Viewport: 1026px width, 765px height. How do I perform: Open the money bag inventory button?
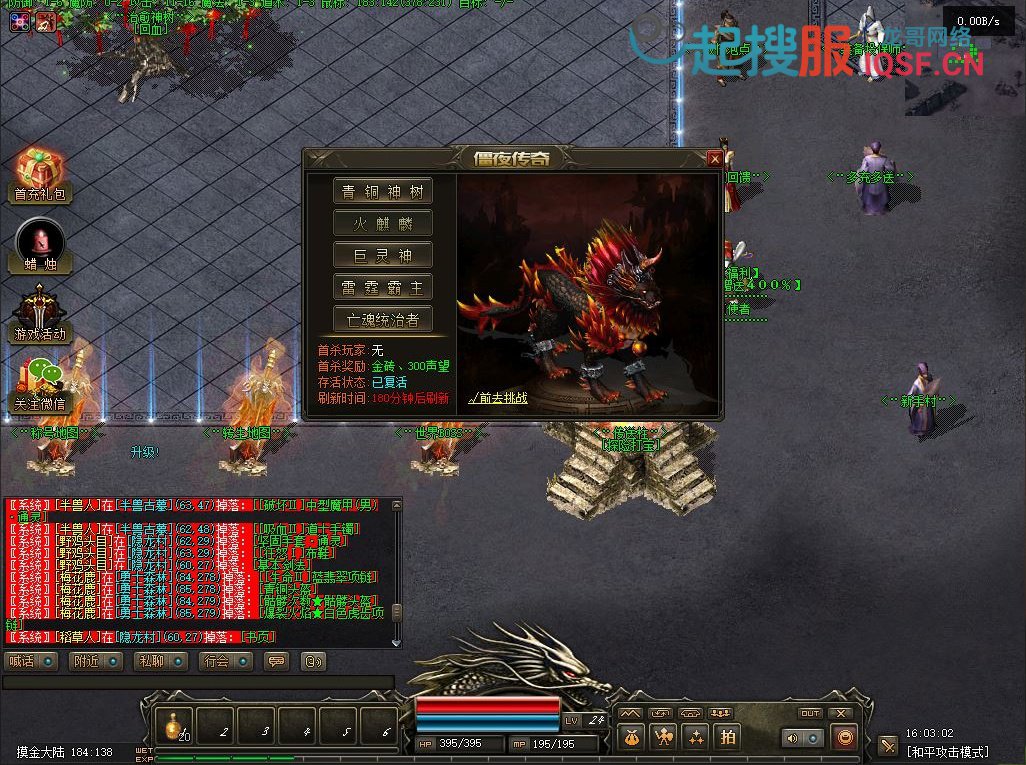[631, 737]
